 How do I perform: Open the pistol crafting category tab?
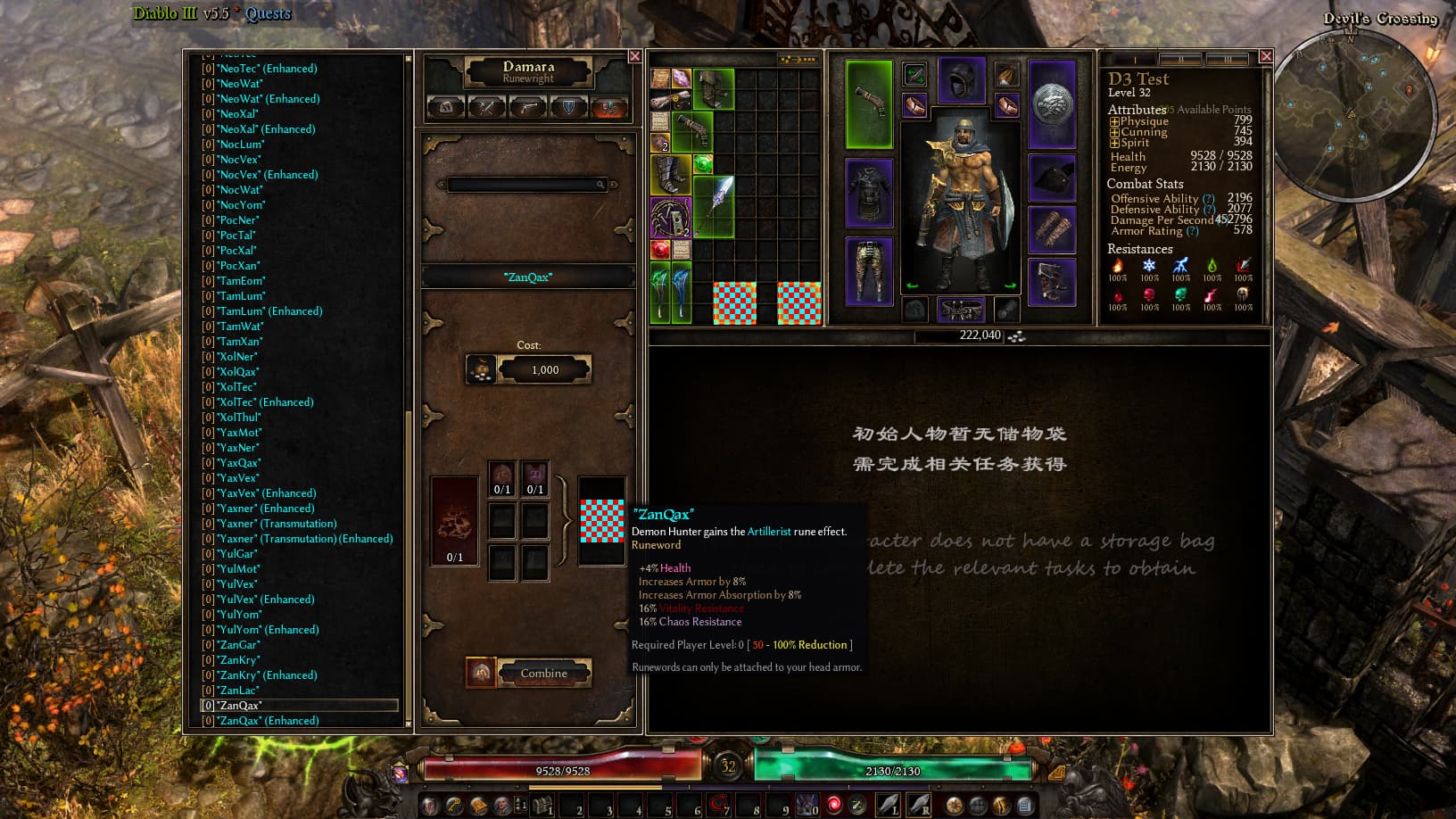[527, 108]
